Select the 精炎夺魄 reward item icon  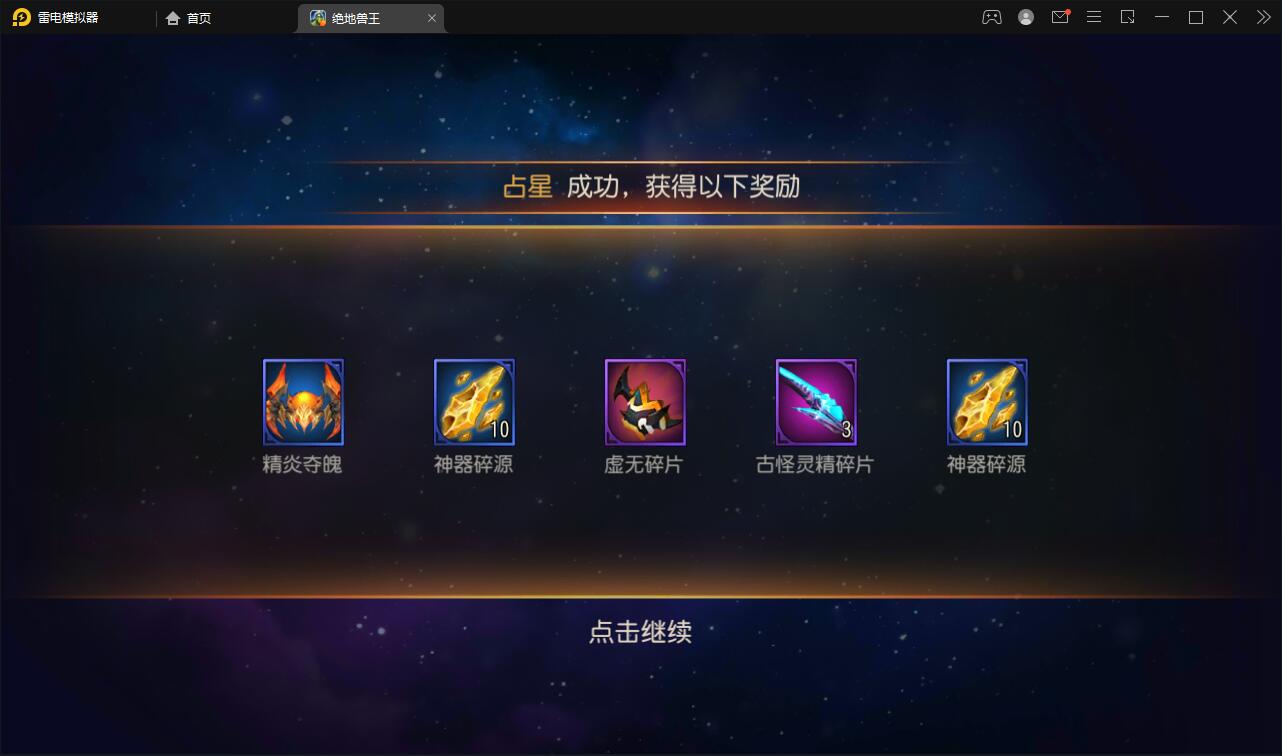(x=303, y=402)
